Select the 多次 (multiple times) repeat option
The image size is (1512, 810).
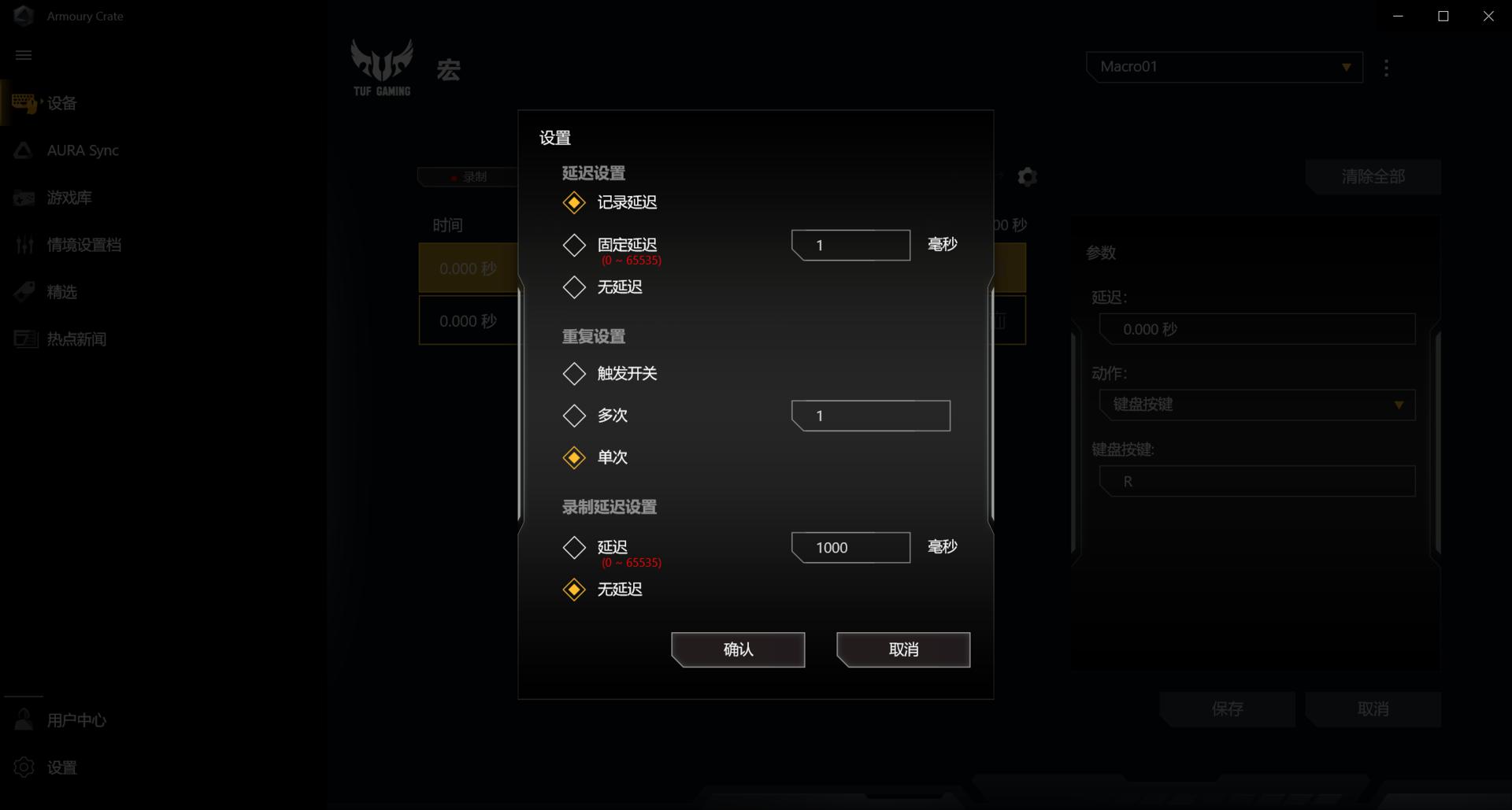[574, 416]
